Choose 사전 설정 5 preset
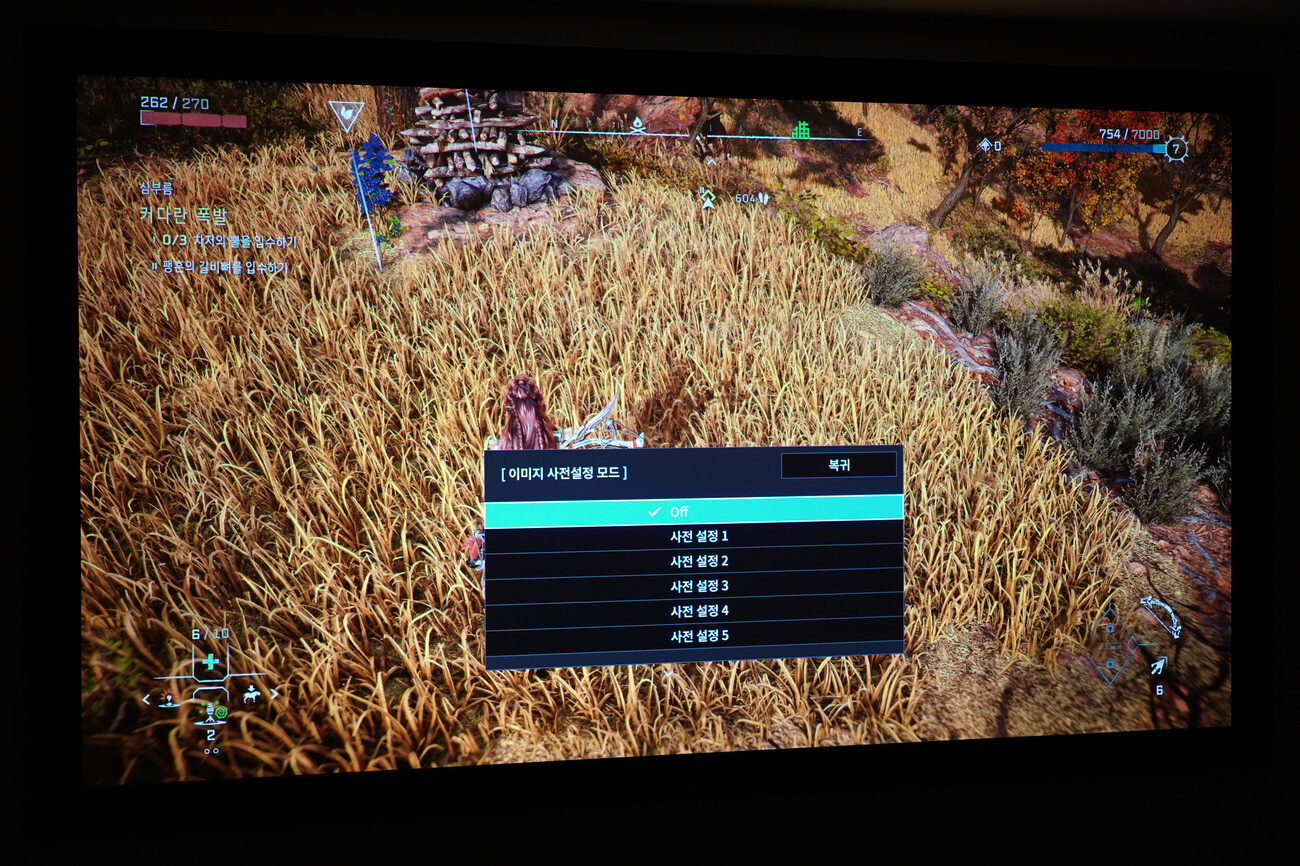Image resolution: width=1300 pixels, height=866 pixels. 694,636
